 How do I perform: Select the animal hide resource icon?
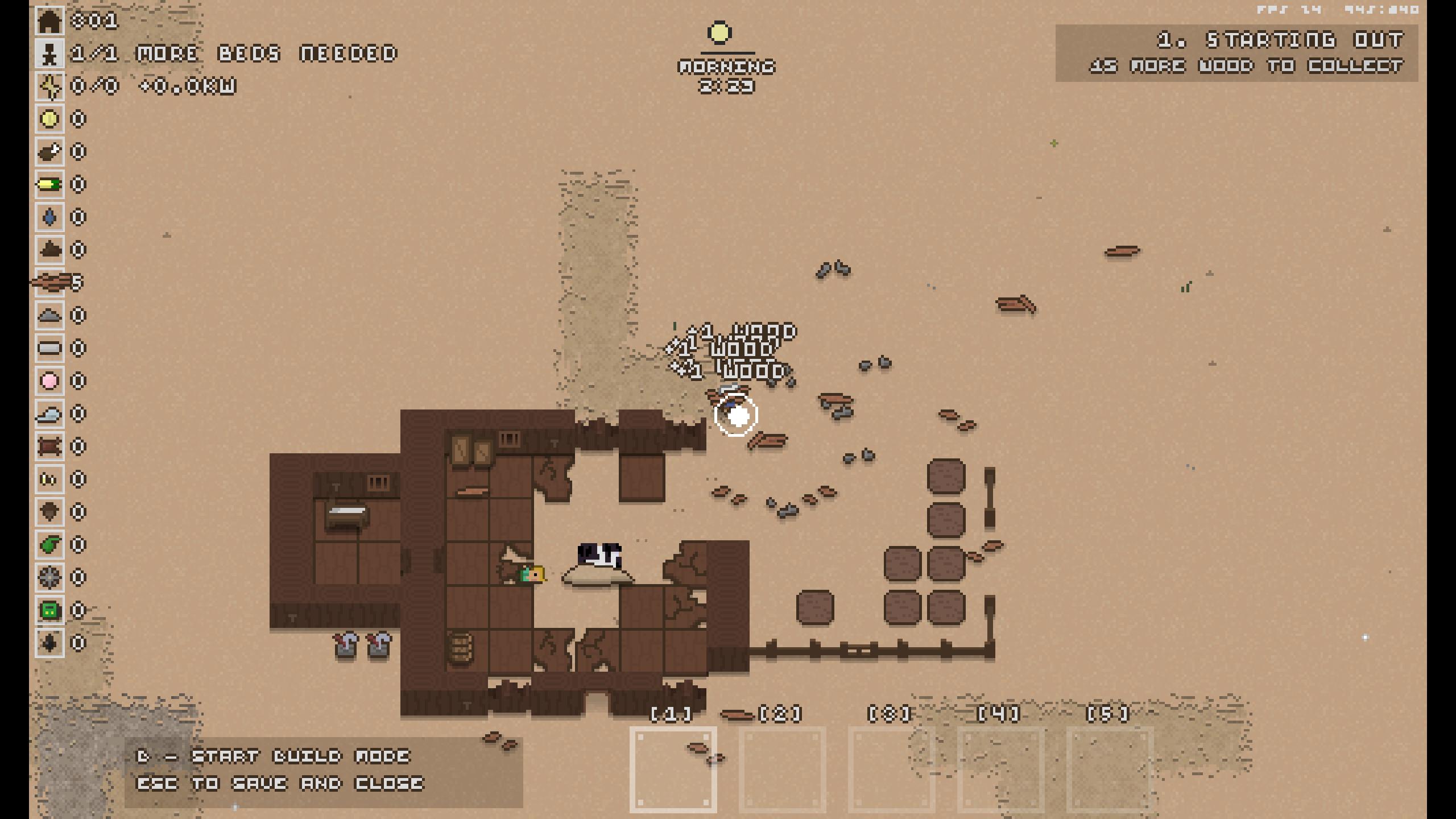pos(49,446)
